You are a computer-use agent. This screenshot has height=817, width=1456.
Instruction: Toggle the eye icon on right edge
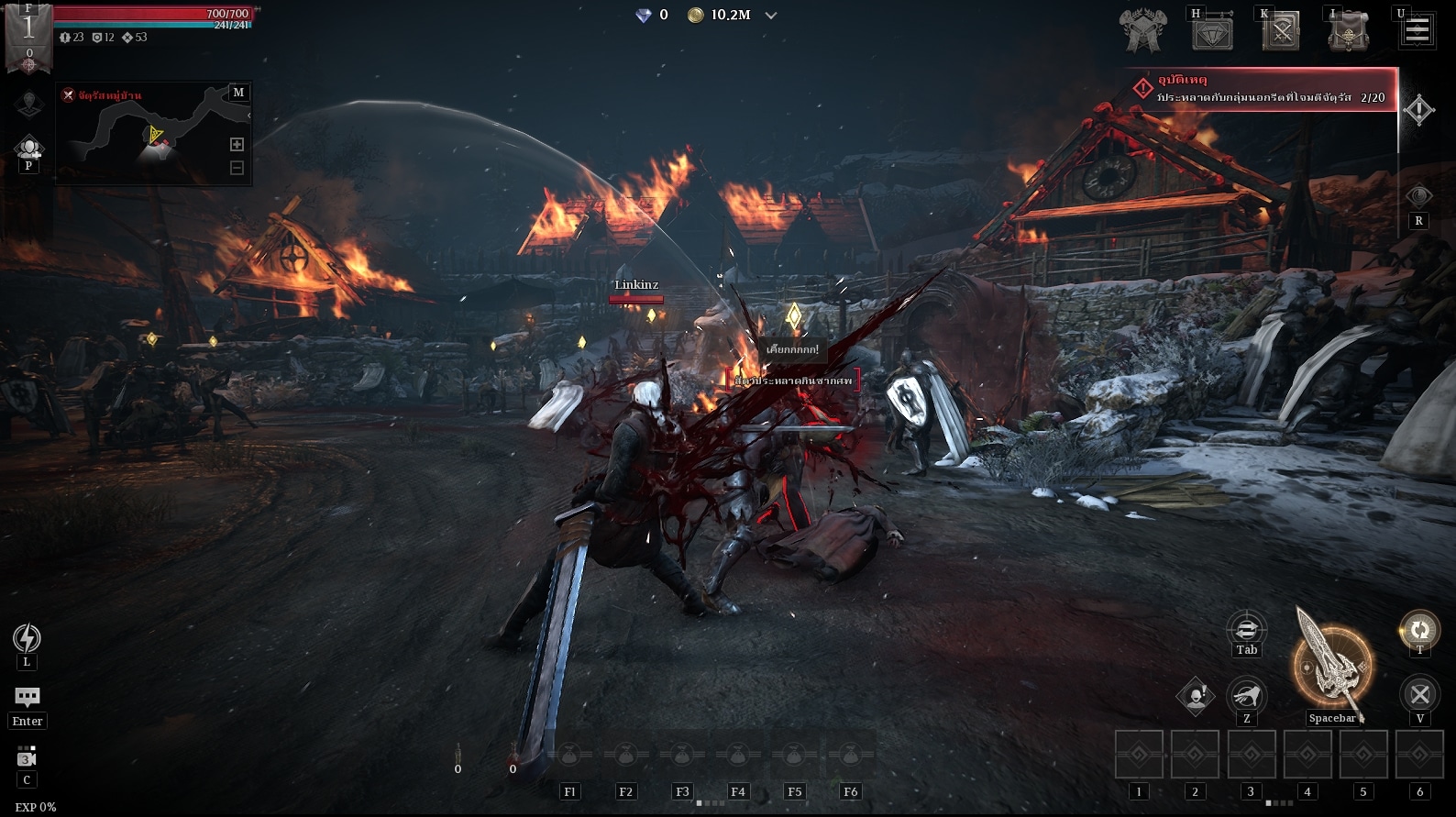(x=1418, y=196)
